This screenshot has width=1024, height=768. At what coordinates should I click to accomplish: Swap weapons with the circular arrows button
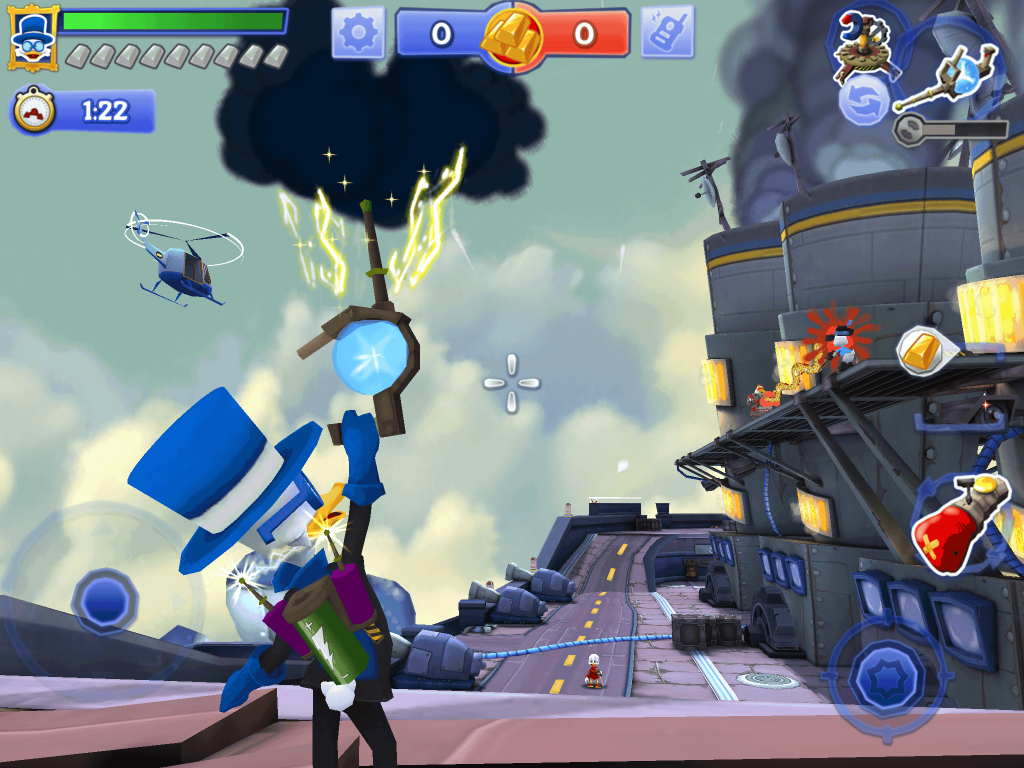click(x=862, y=101)
